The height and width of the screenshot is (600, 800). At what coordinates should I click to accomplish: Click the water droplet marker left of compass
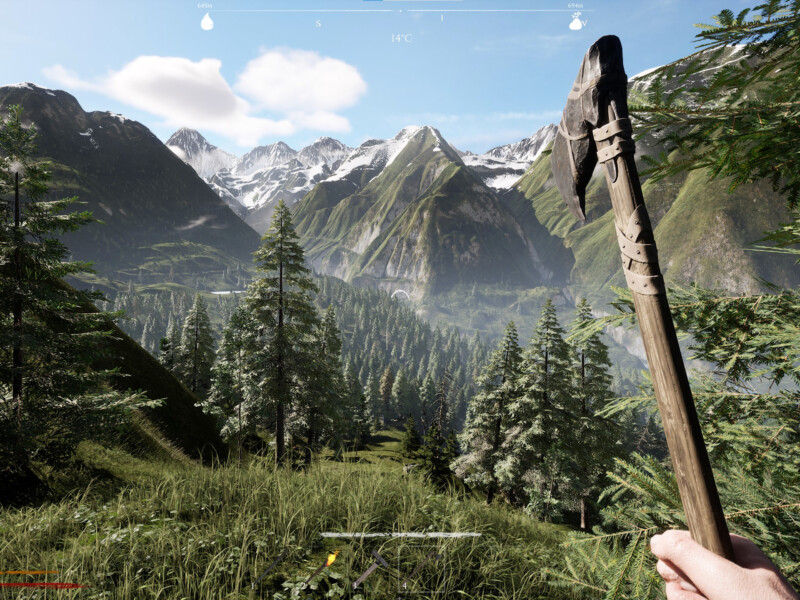tap(206, 21)
